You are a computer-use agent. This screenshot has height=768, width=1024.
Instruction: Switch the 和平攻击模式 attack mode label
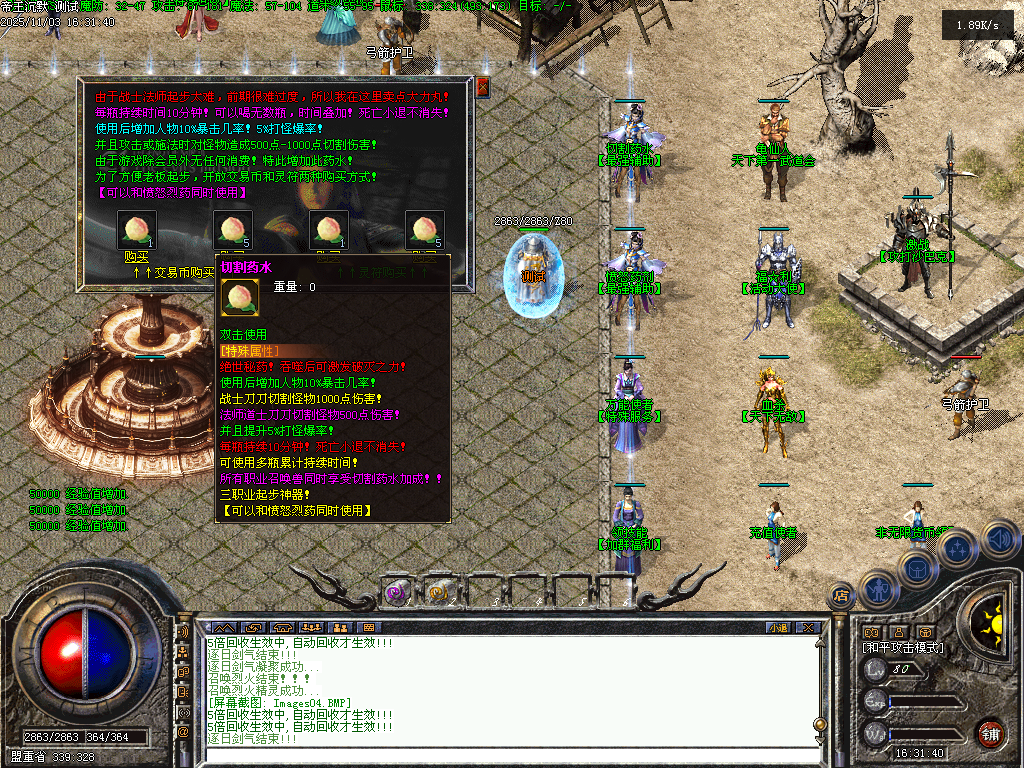(x=903, y=648)
